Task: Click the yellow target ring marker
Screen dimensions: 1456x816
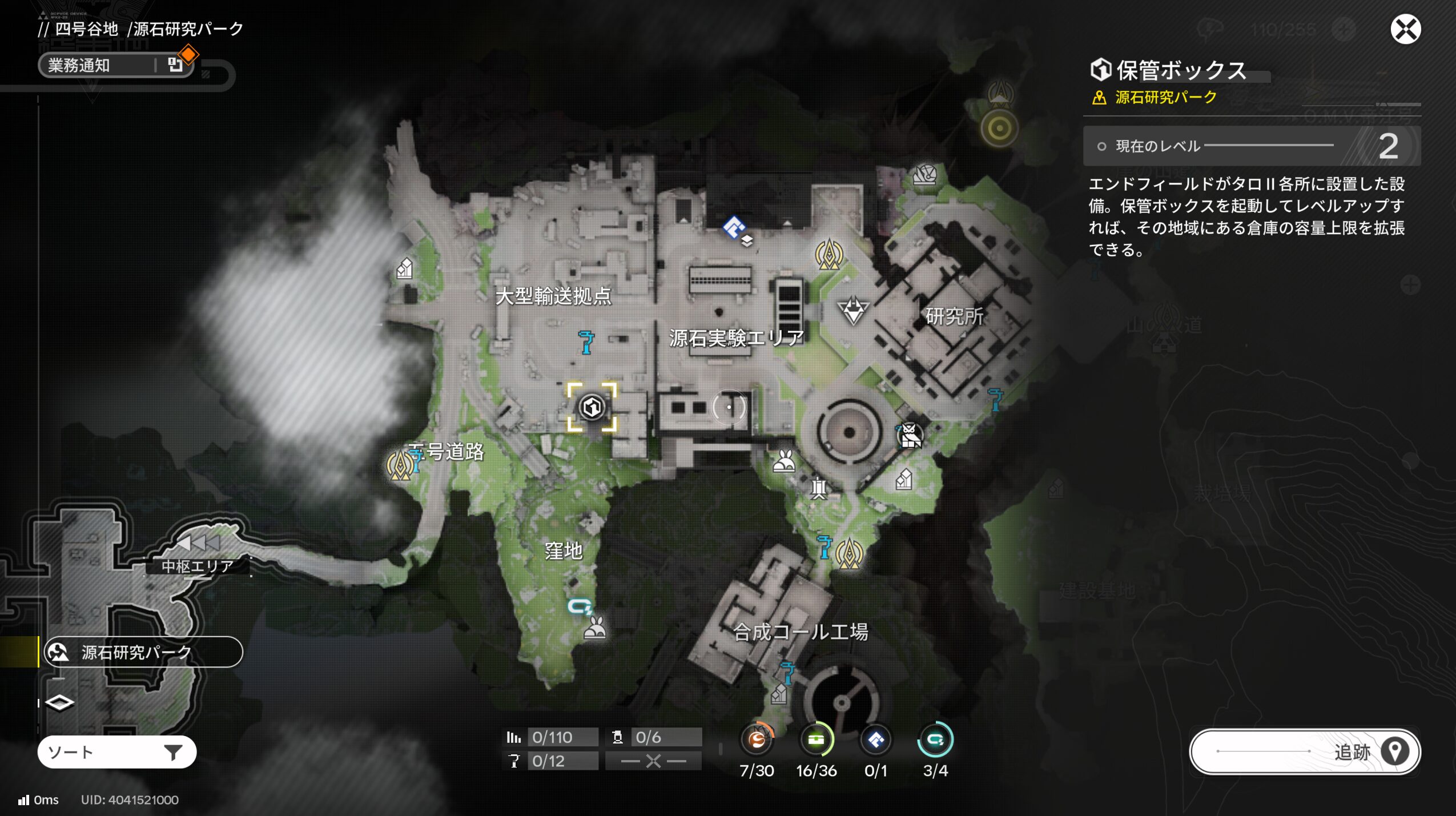Action: (999, 128)
